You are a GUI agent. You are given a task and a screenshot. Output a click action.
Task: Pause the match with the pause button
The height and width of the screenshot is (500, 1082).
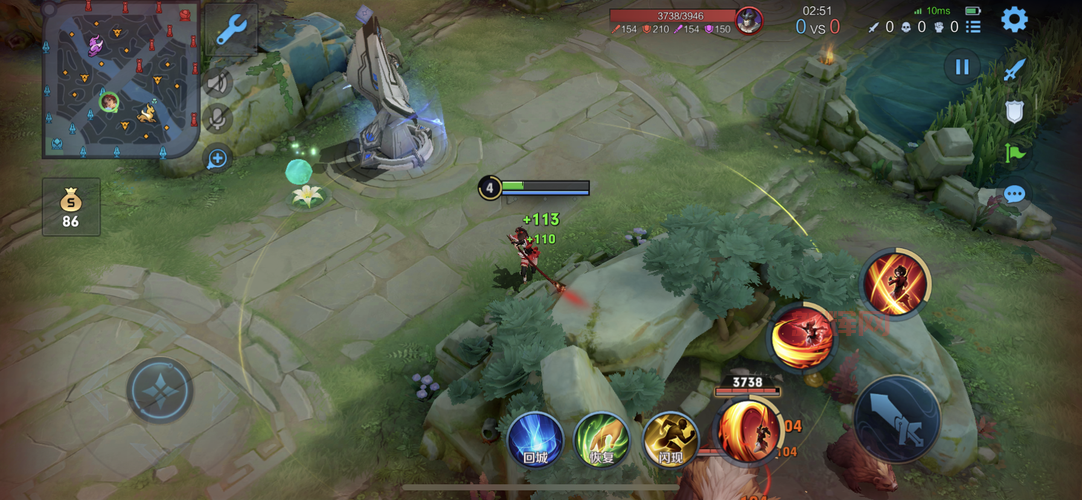(961, 67)
